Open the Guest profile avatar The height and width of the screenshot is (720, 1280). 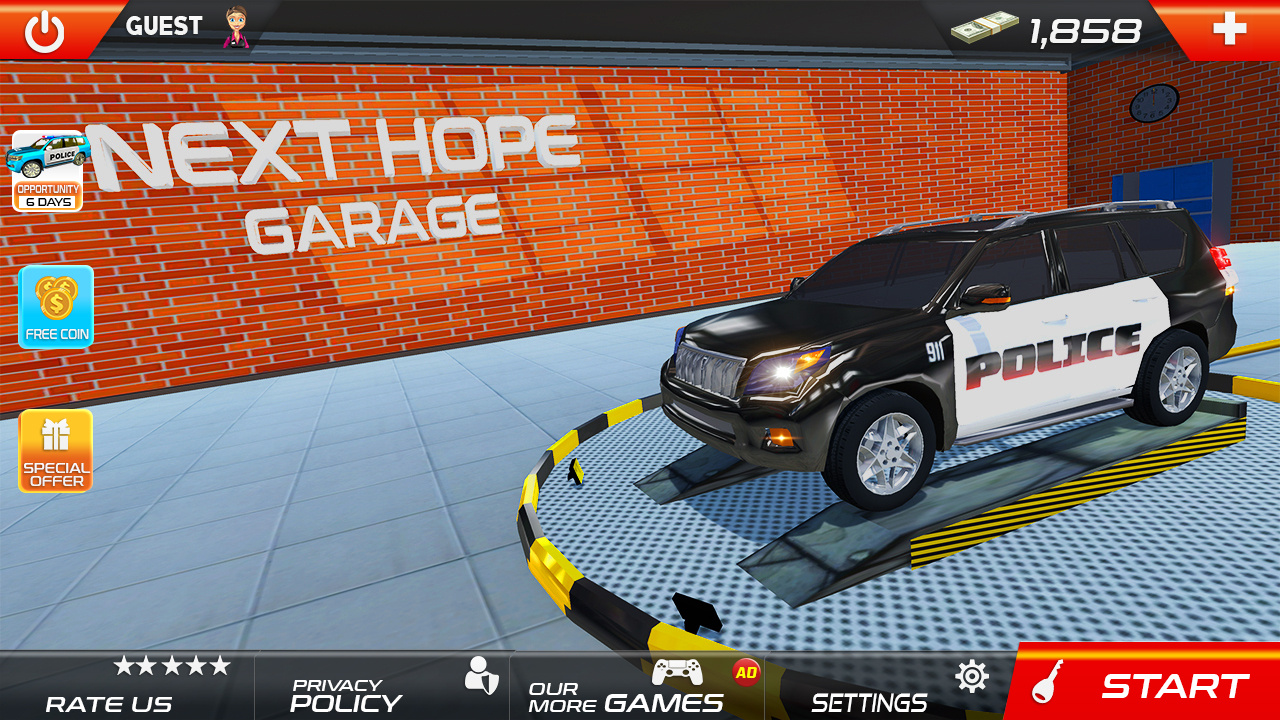coord(237,27)
